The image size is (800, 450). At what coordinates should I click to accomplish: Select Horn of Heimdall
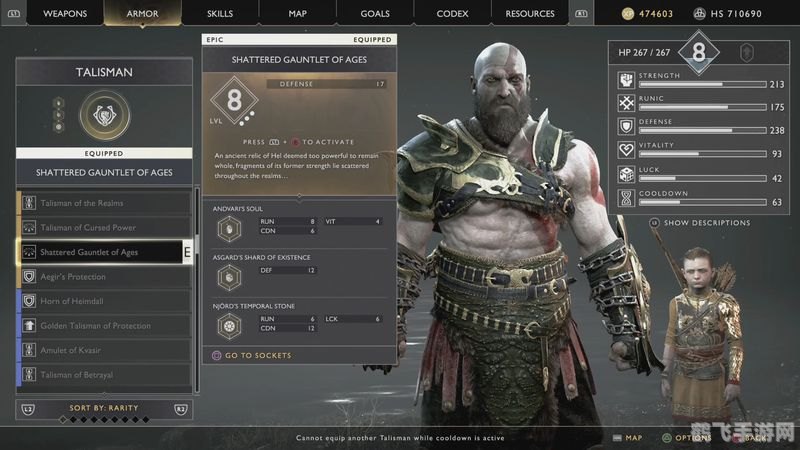[x=104, y=301]
